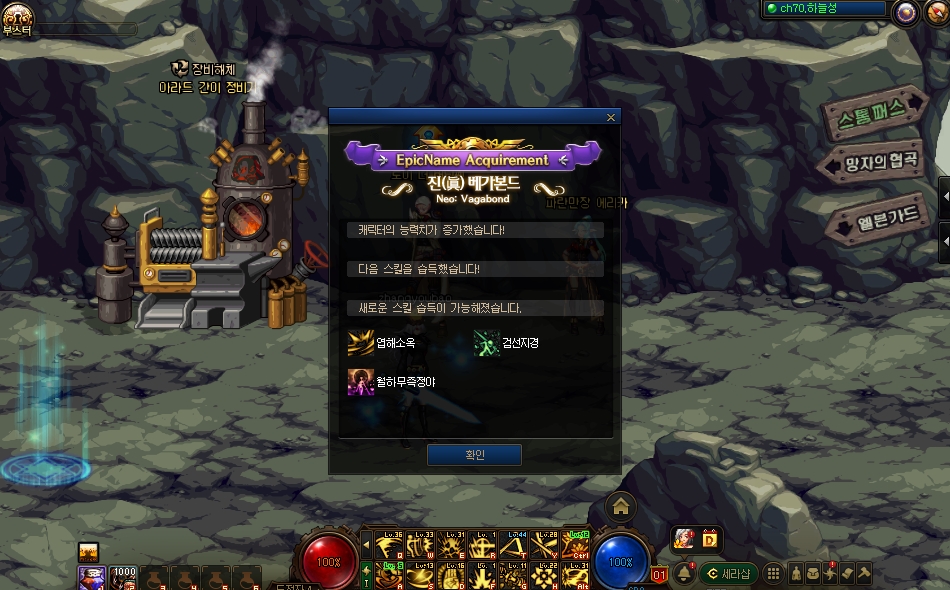Click the 부스터 booster button
950x590 pixels.
(x=18, y=18)
